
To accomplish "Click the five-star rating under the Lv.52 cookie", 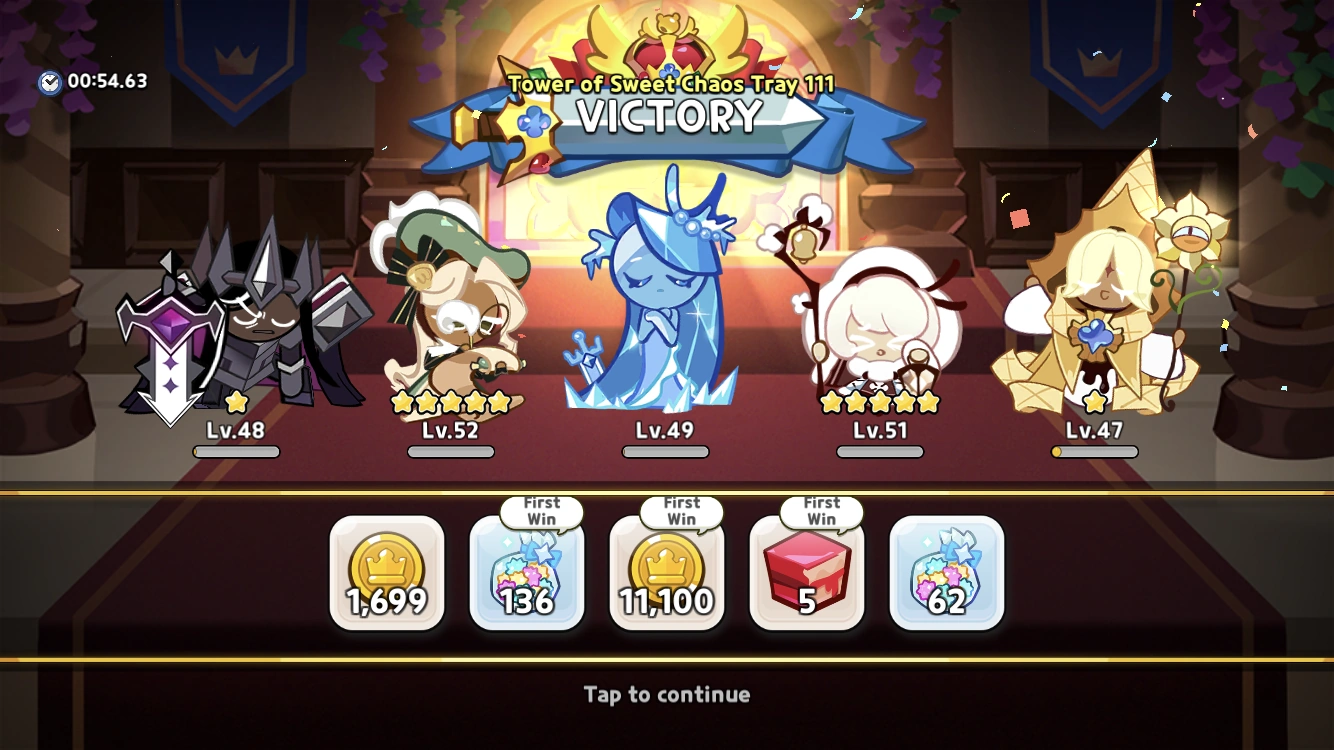I will (x=450, y=404).
